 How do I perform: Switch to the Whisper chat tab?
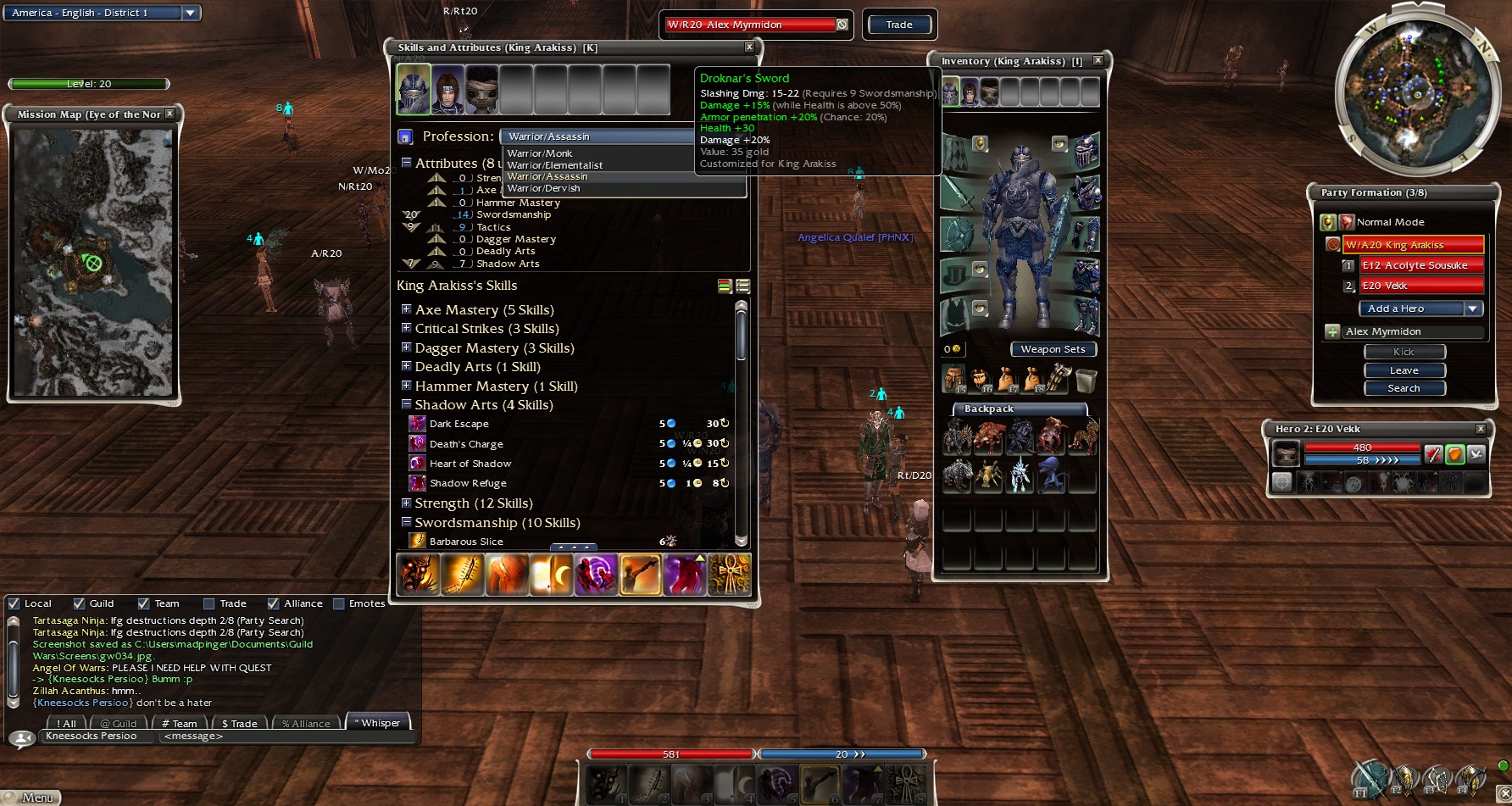[379, 723]
